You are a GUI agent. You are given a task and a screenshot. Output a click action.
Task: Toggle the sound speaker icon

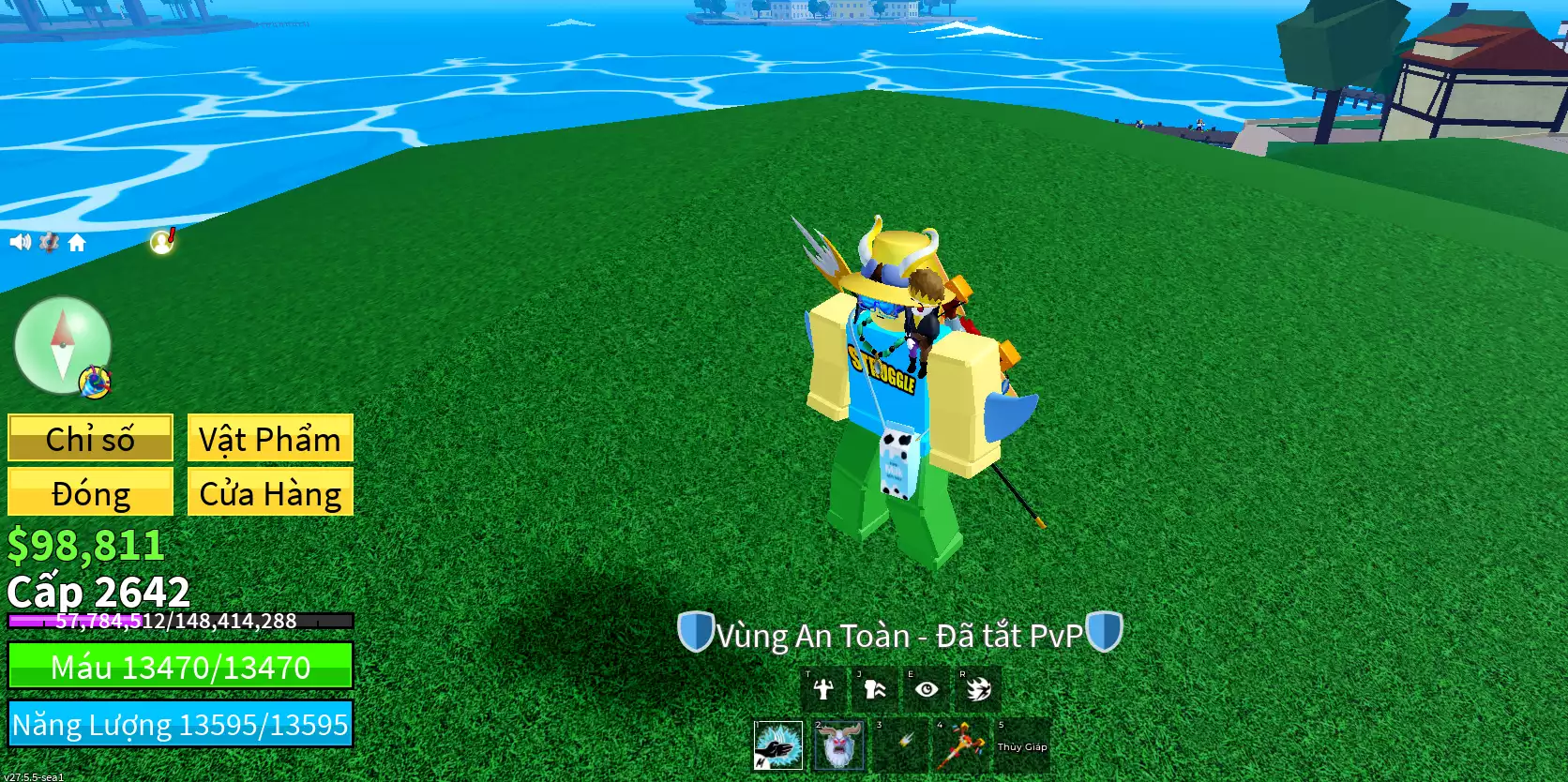coord(20,243)
